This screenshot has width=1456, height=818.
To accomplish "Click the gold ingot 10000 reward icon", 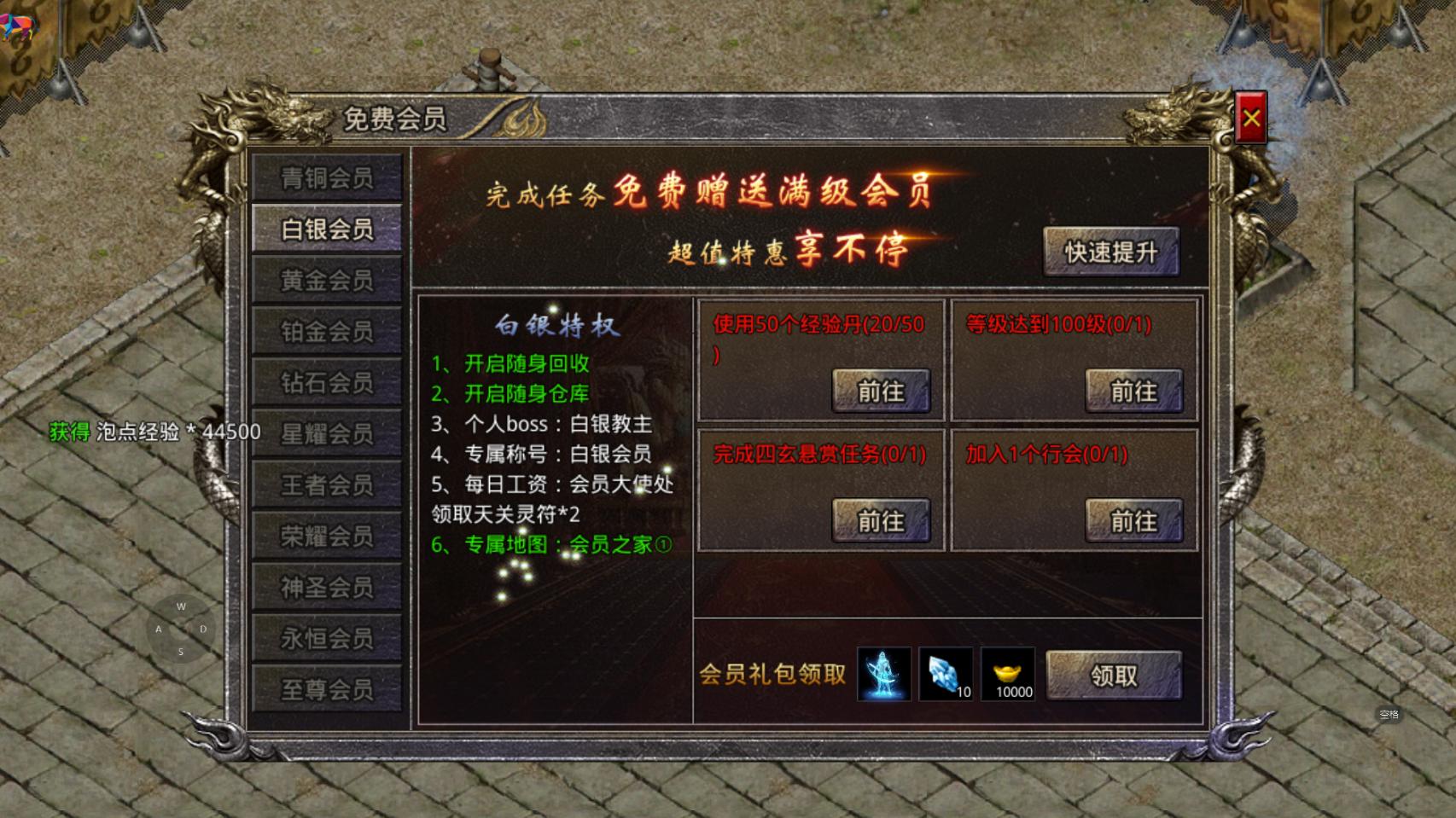I will coord(1010,675).
